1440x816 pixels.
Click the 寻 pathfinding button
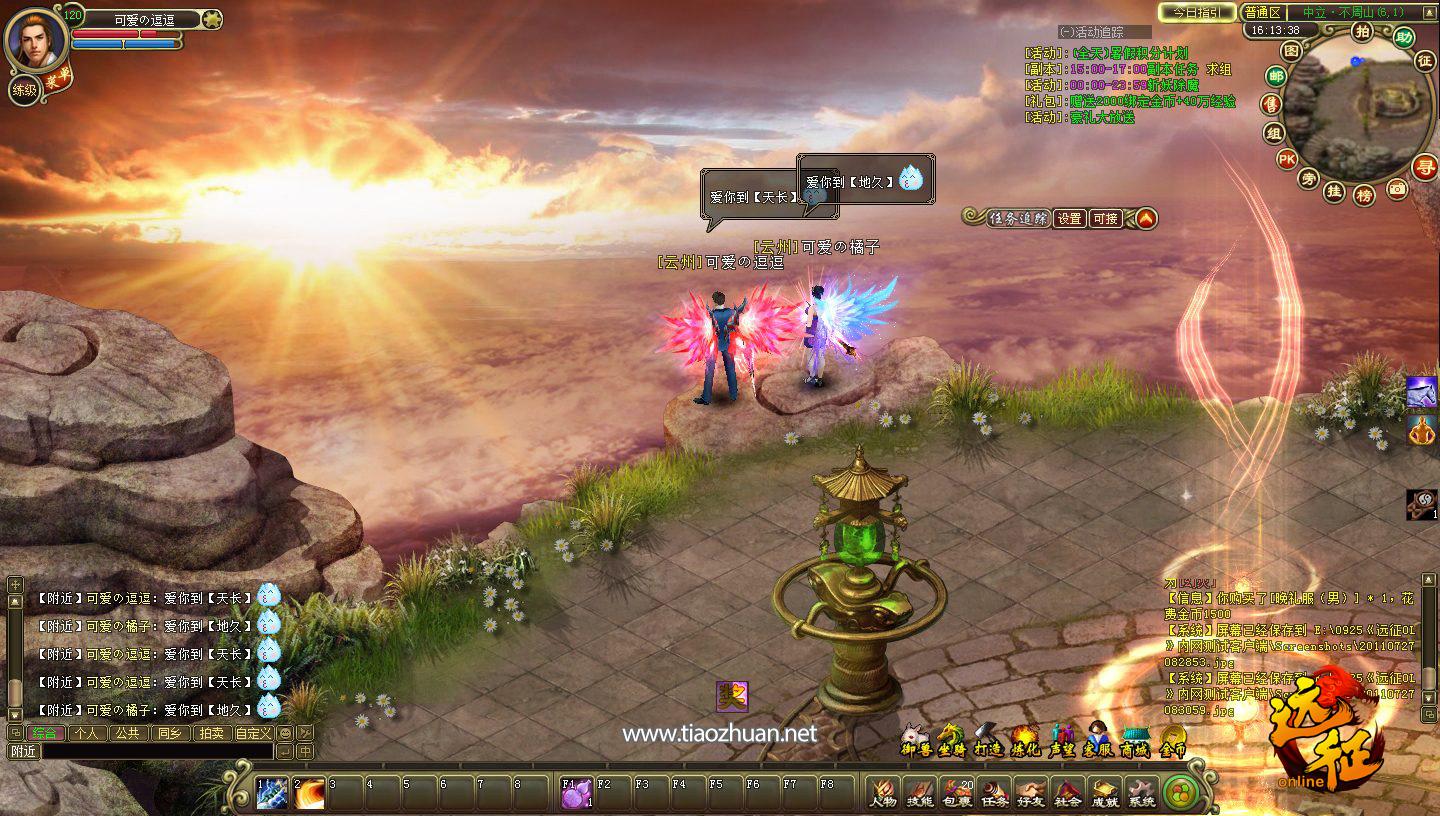tap(1424, 167)
